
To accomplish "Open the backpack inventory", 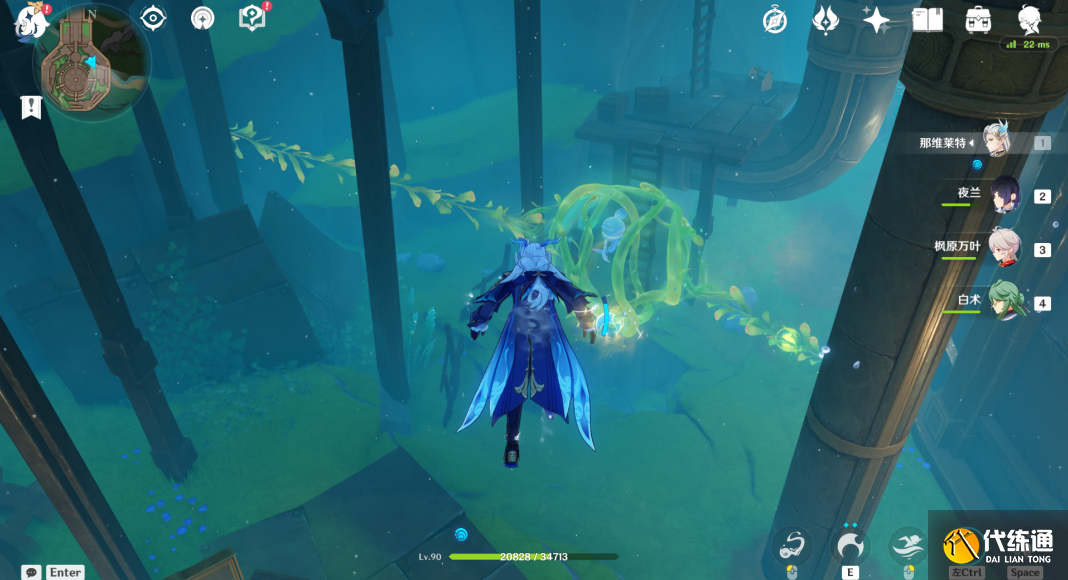I will click(x=978, y=20).
